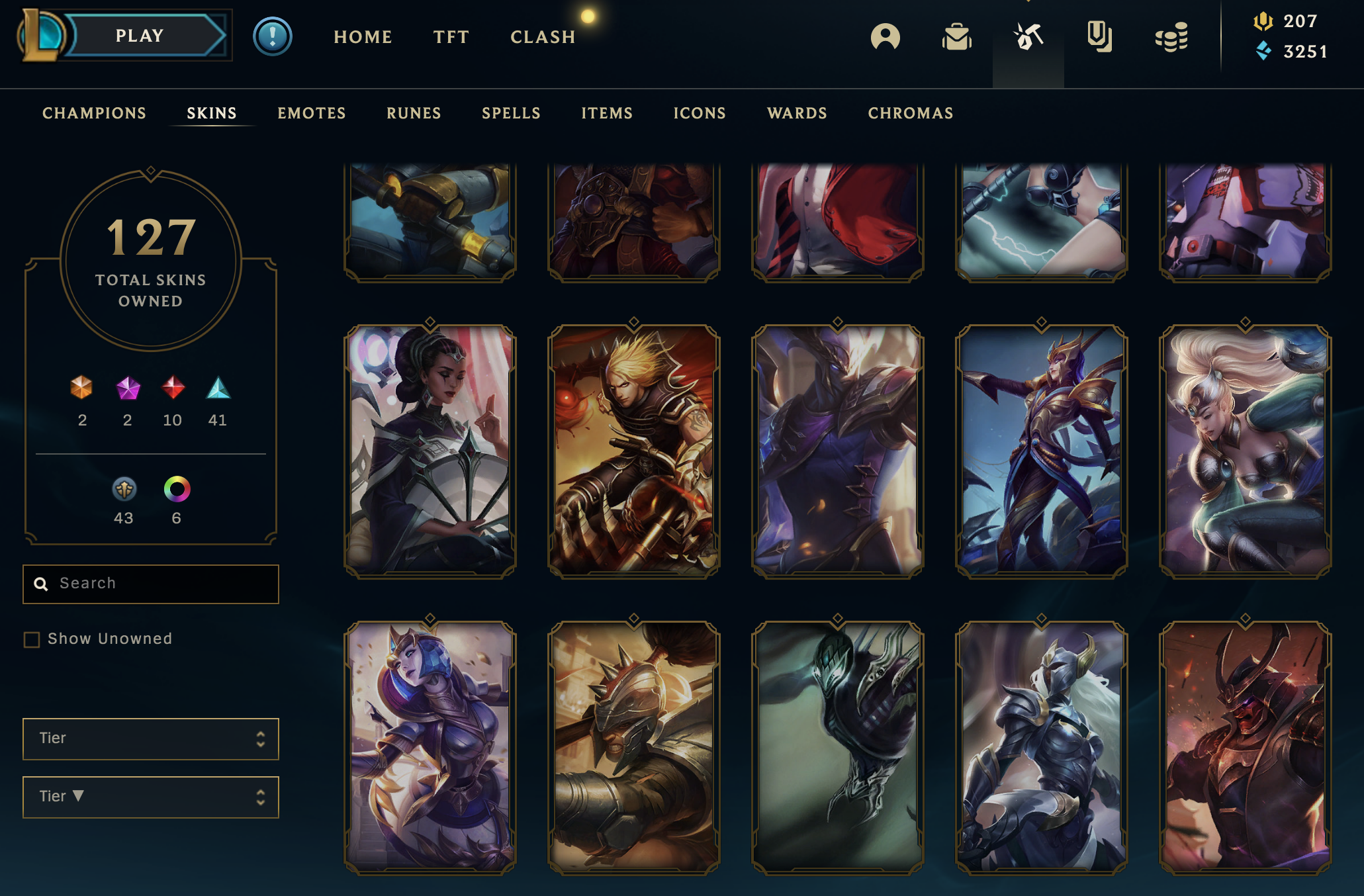The width and height of the screenshot is (1364, 896).
Task: Open the loot coin-stack icon
Action: pos(1171,37)
